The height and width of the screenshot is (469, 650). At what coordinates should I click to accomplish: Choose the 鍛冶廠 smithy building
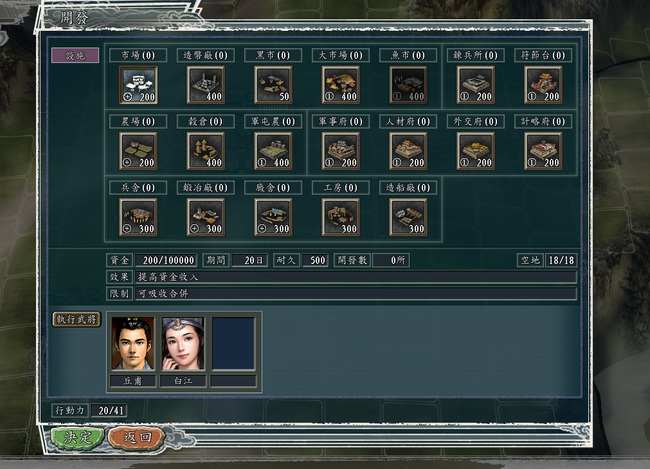click(x=205, y=216)
